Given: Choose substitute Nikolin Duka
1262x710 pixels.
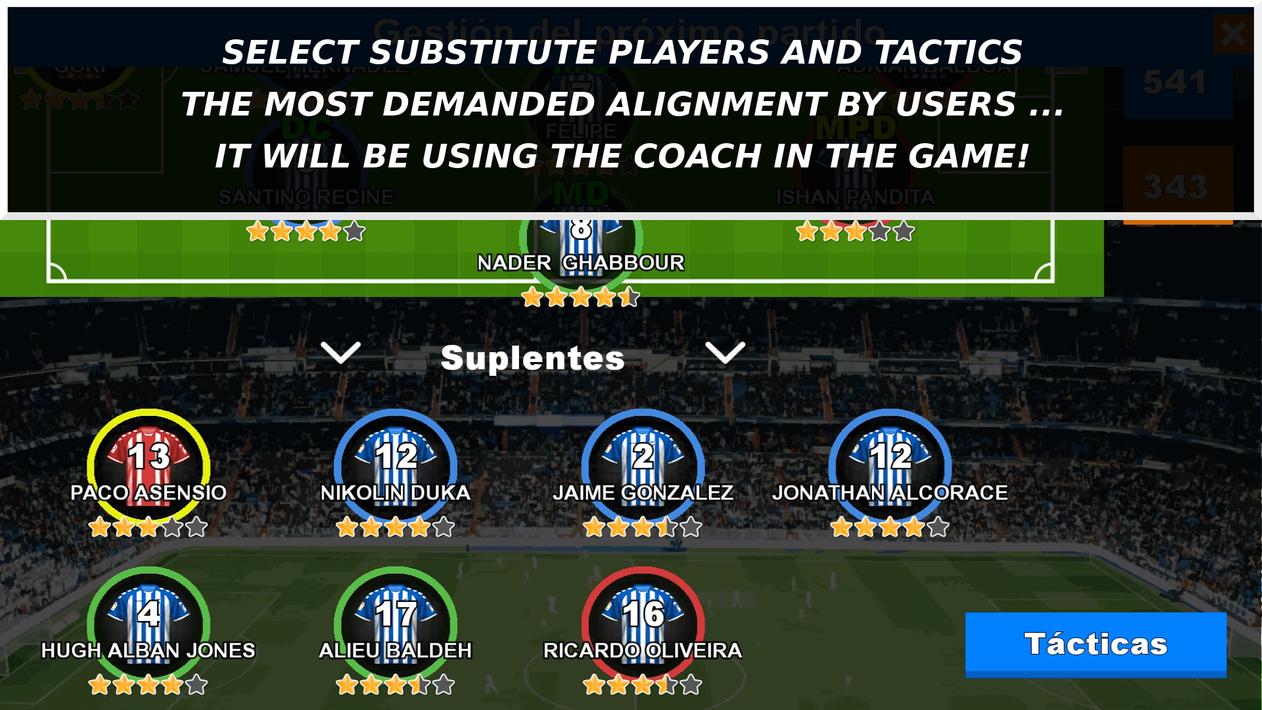Looking at the screenshot, I should pos(395,468).
